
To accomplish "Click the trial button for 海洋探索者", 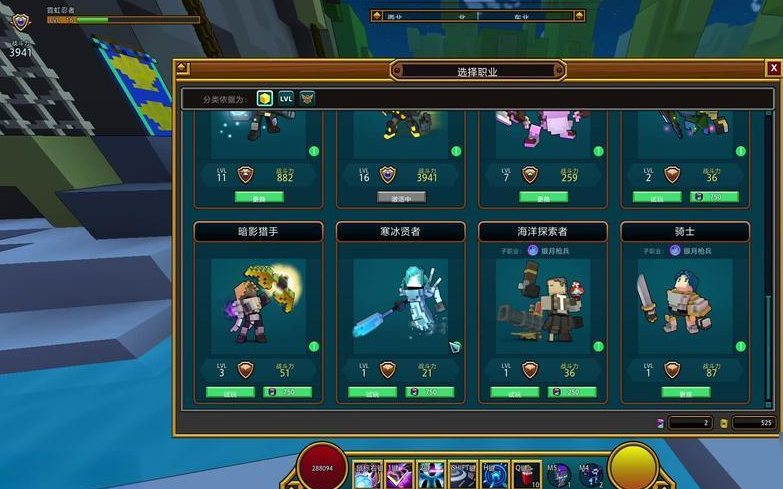I will pyautogui.click(x=515, y=393).
